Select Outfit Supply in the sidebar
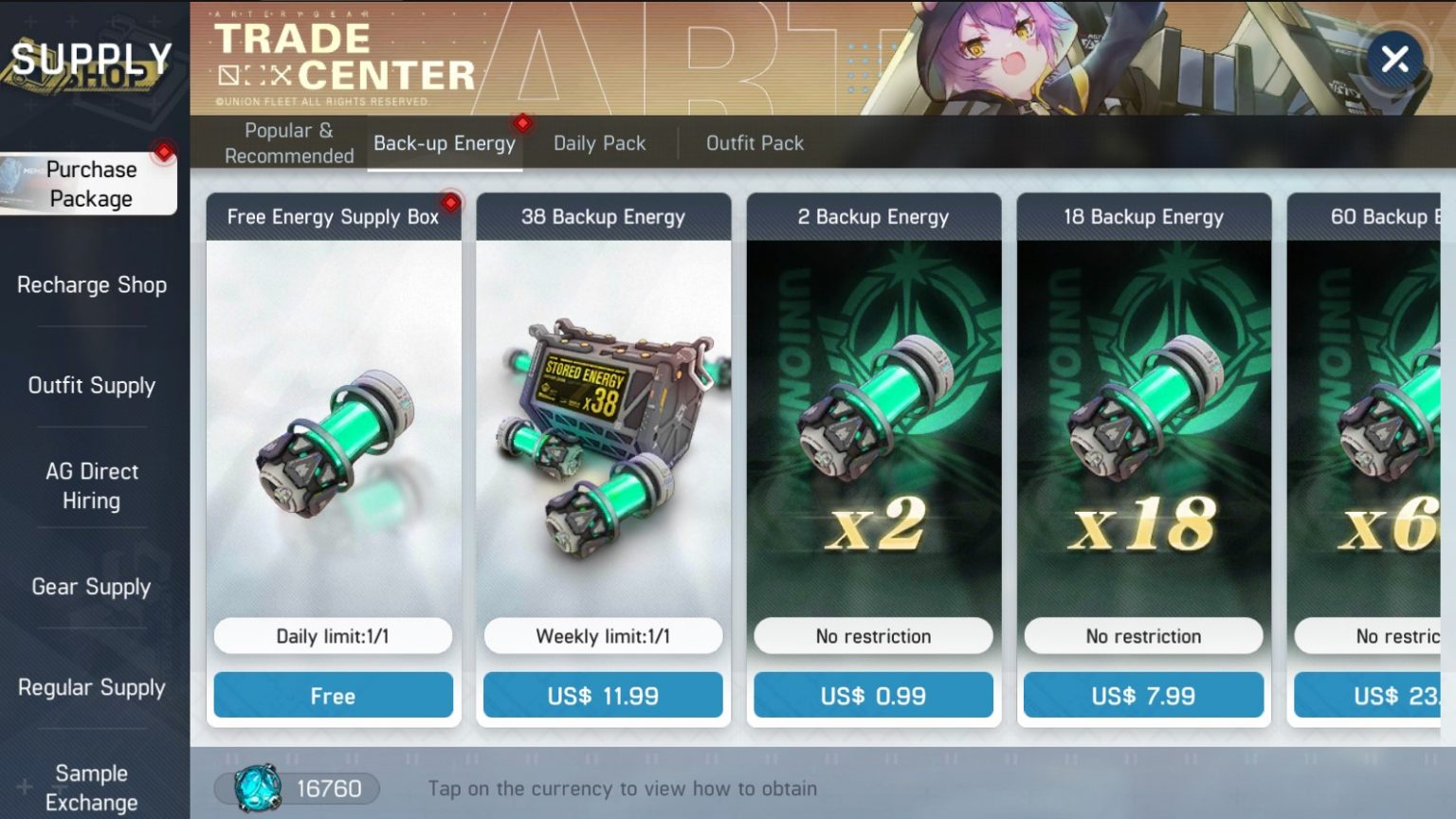1456x819 pixels. point(91,386)
